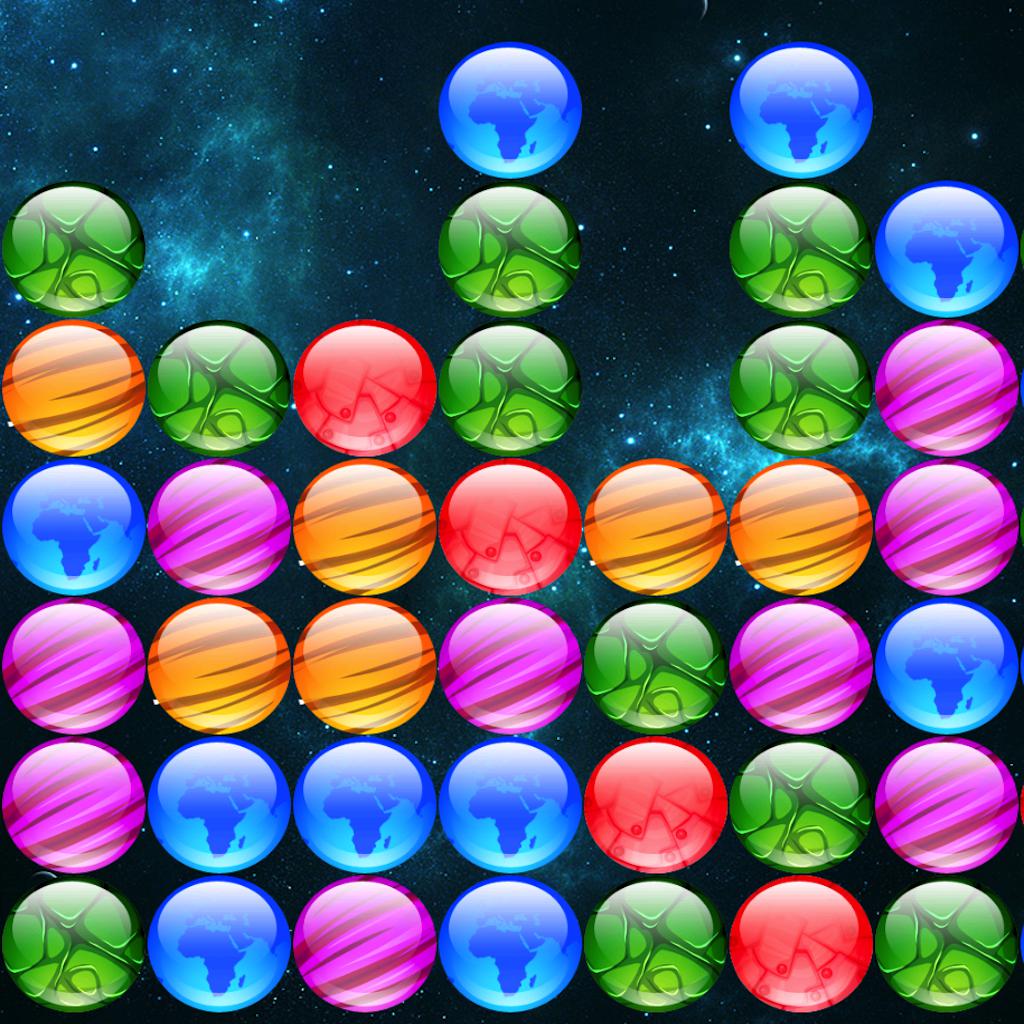
Task: Pop the orange bubble between purple and red bubbles
Action: [x=364, y=527]
